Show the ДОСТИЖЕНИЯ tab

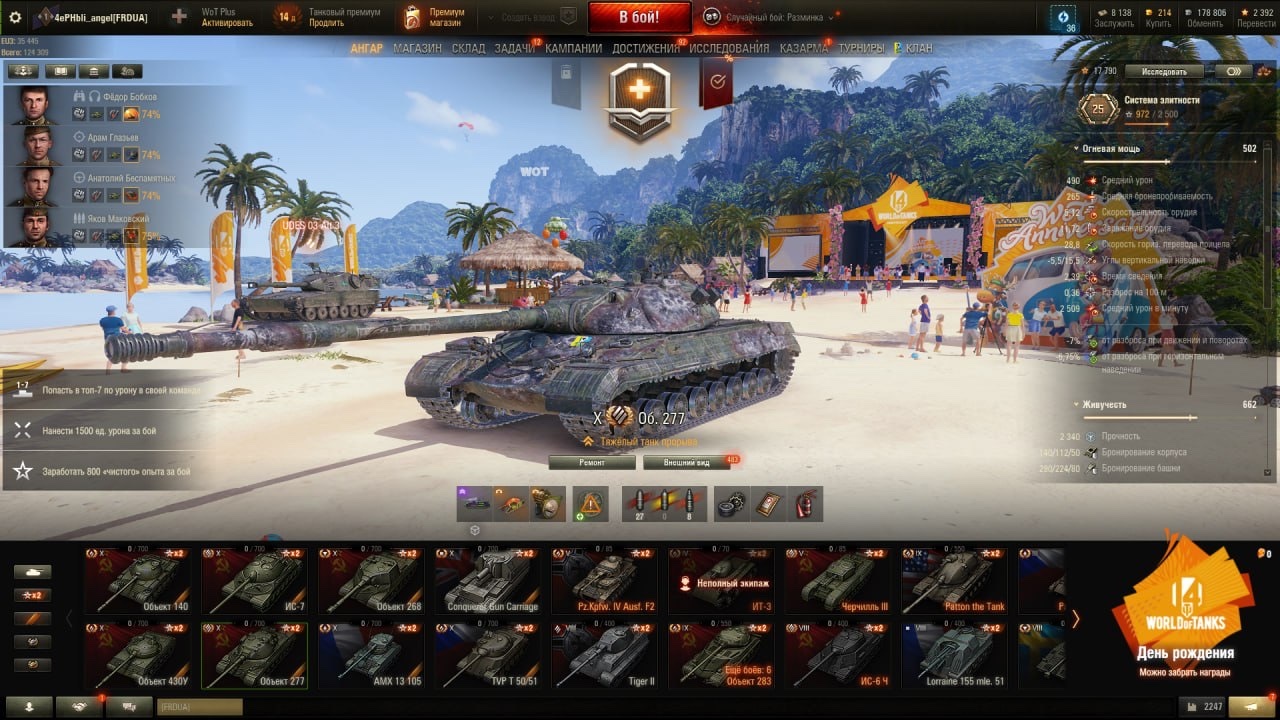click(x=645, y=48)
